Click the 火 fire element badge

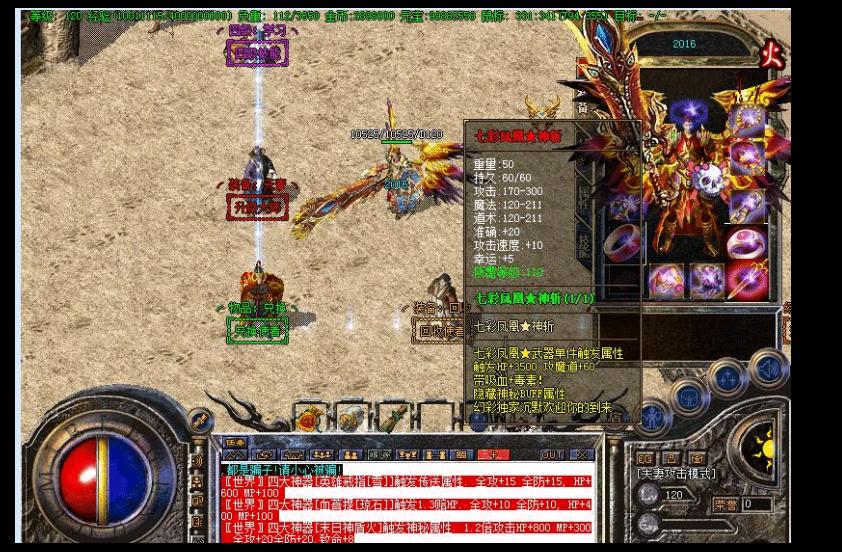pyautogui.click(x=771, y=50)
